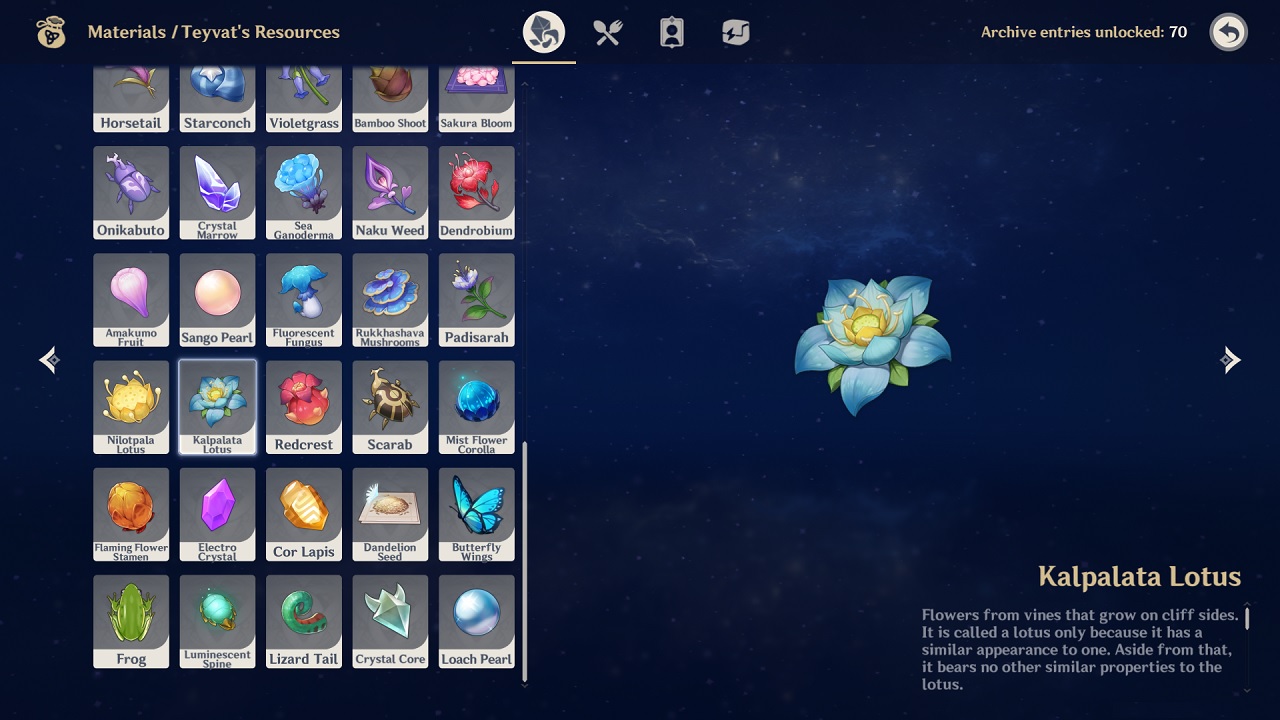Click the return arrow in the top-right
The image size is (1280, 720).
click(x=1228, y=32)
